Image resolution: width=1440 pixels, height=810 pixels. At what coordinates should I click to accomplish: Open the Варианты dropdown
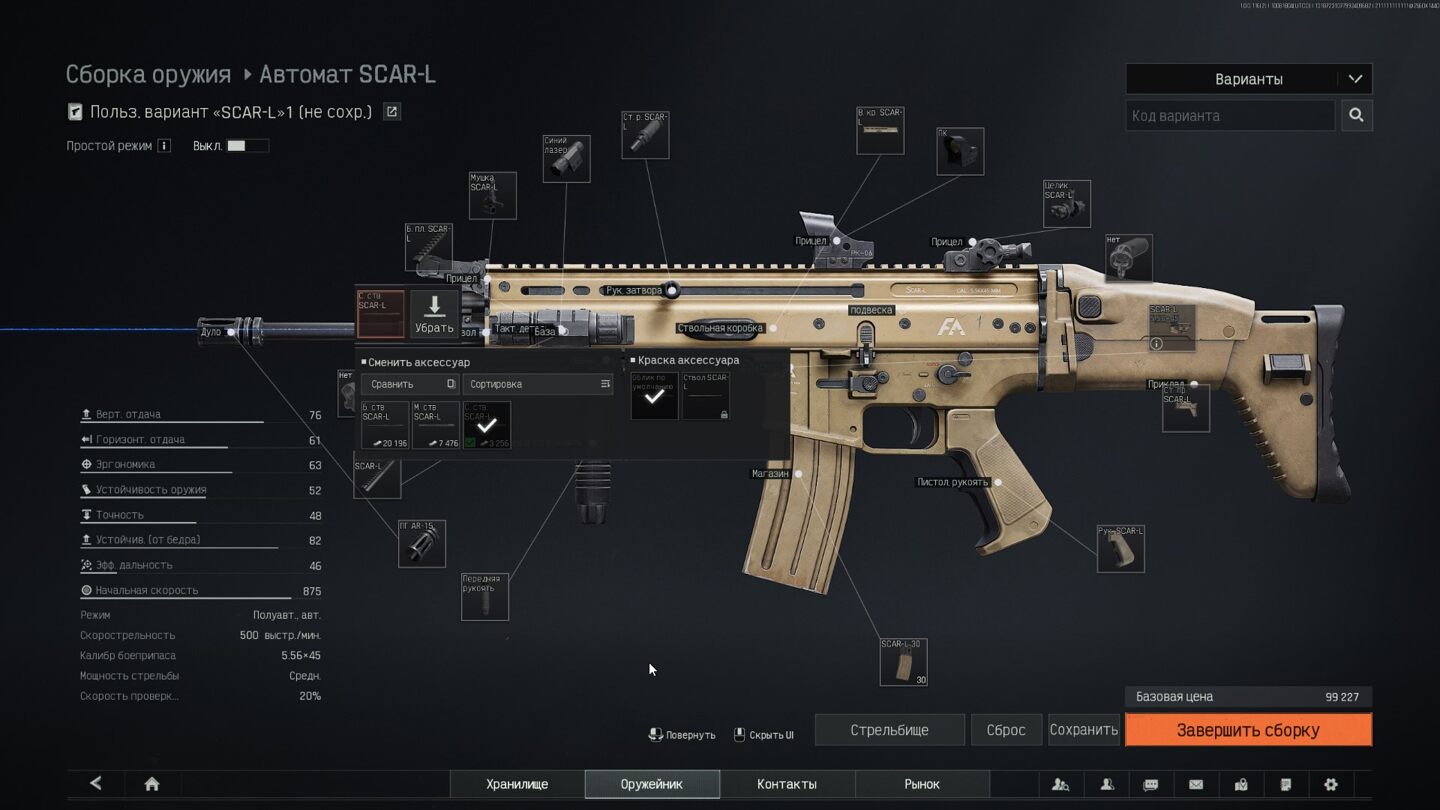click(x=1248, y=79)
